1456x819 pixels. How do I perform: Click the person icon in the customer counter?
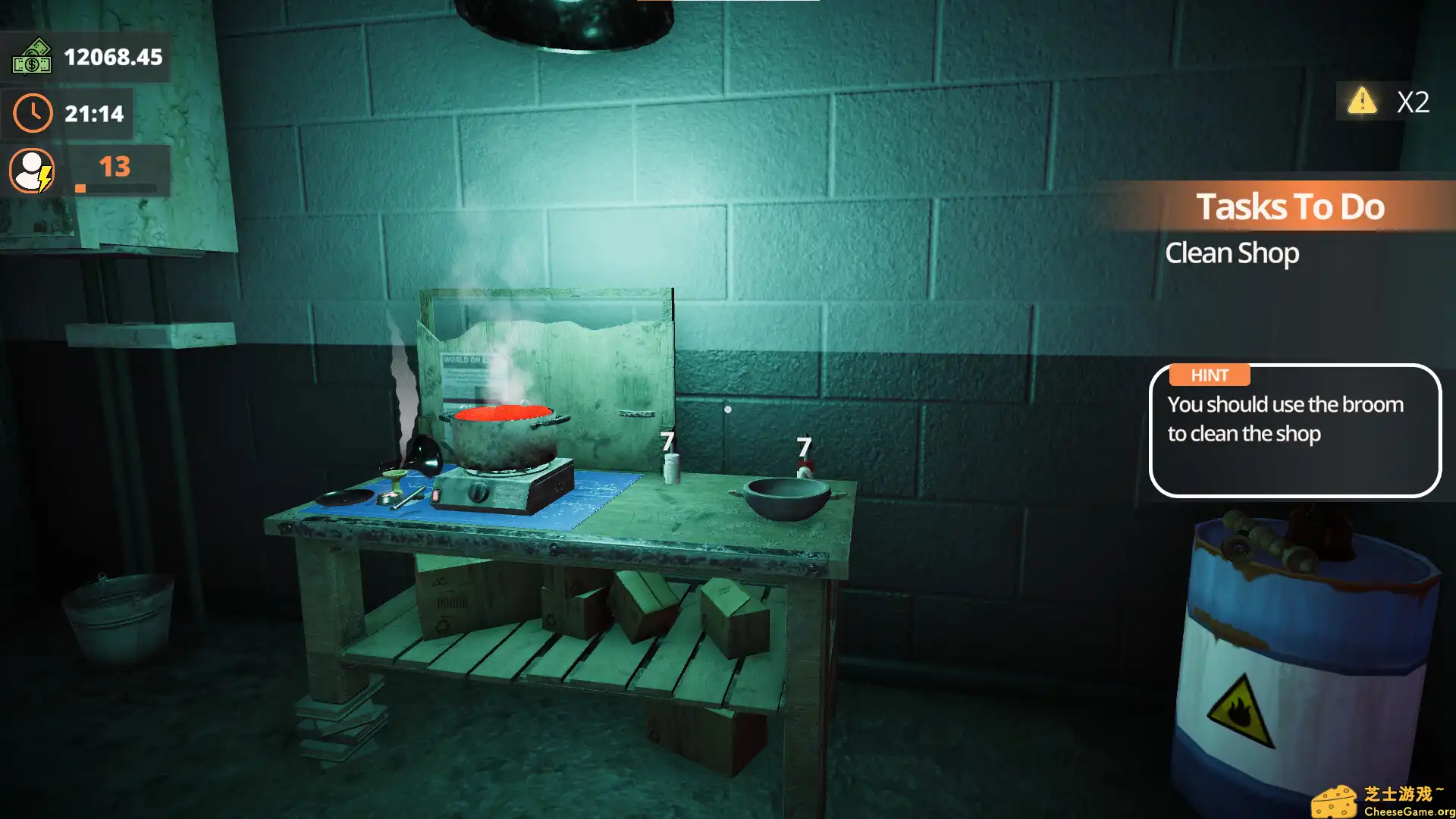point(30,167)
